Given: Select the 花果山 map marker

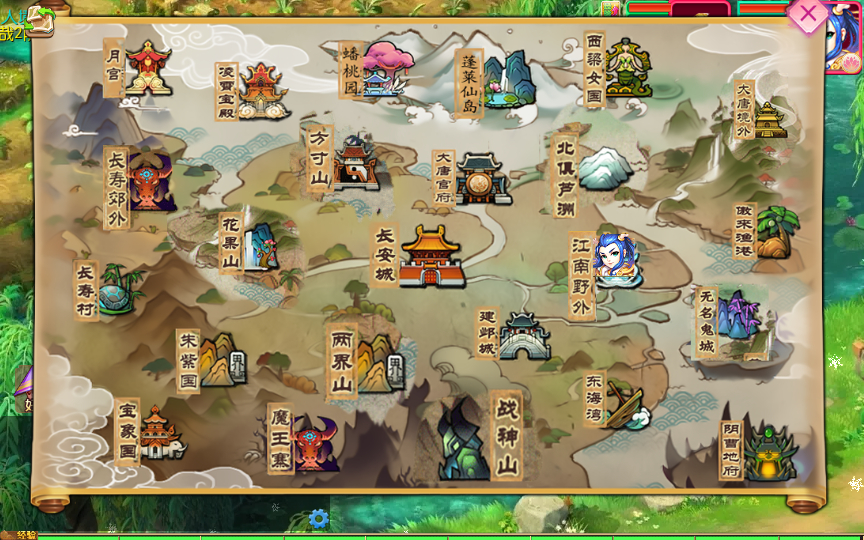Looking at the screenshot, I should click(x=258, y=243).
